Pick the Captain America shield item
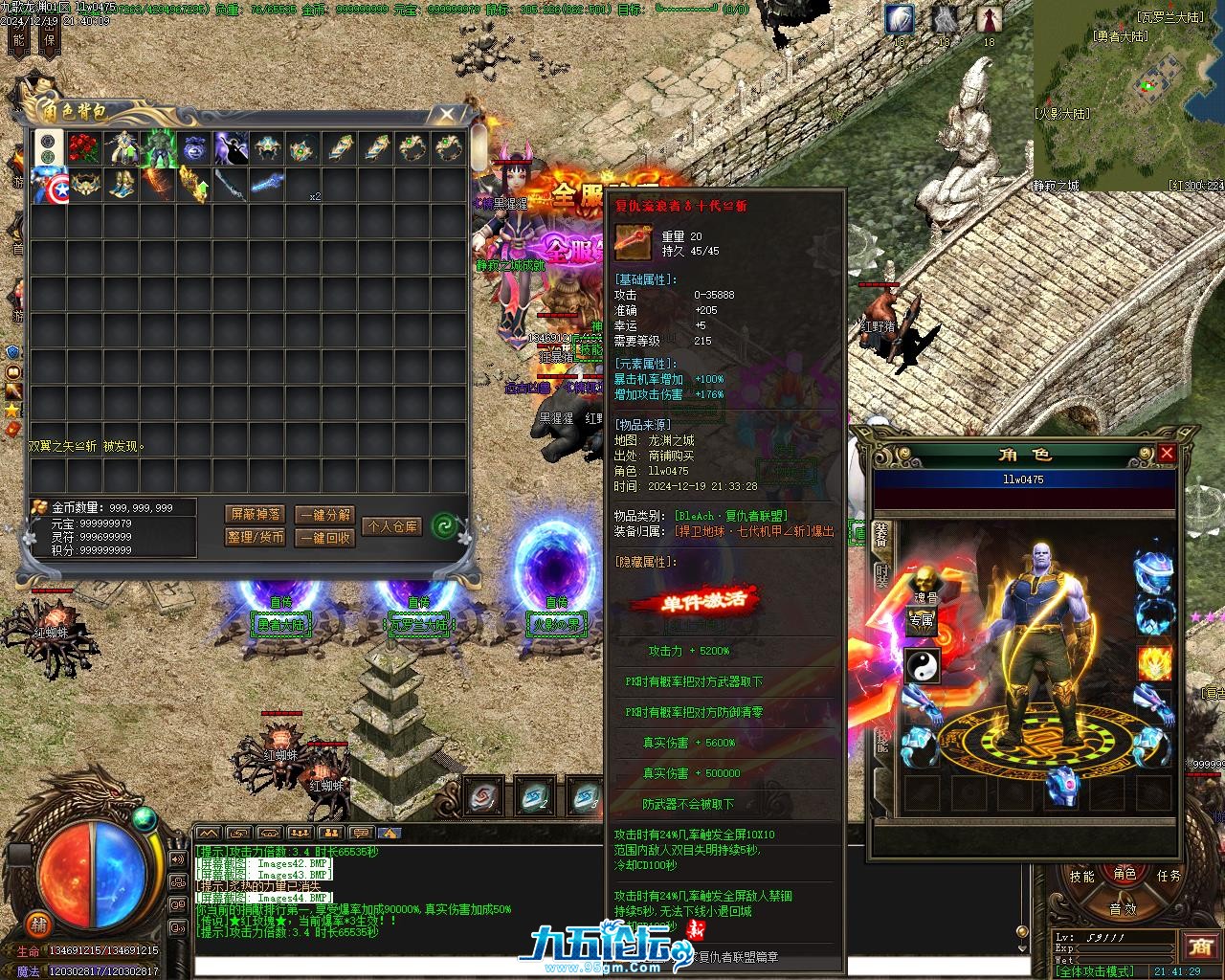1225x980 pixels. [x=48, y=186]
